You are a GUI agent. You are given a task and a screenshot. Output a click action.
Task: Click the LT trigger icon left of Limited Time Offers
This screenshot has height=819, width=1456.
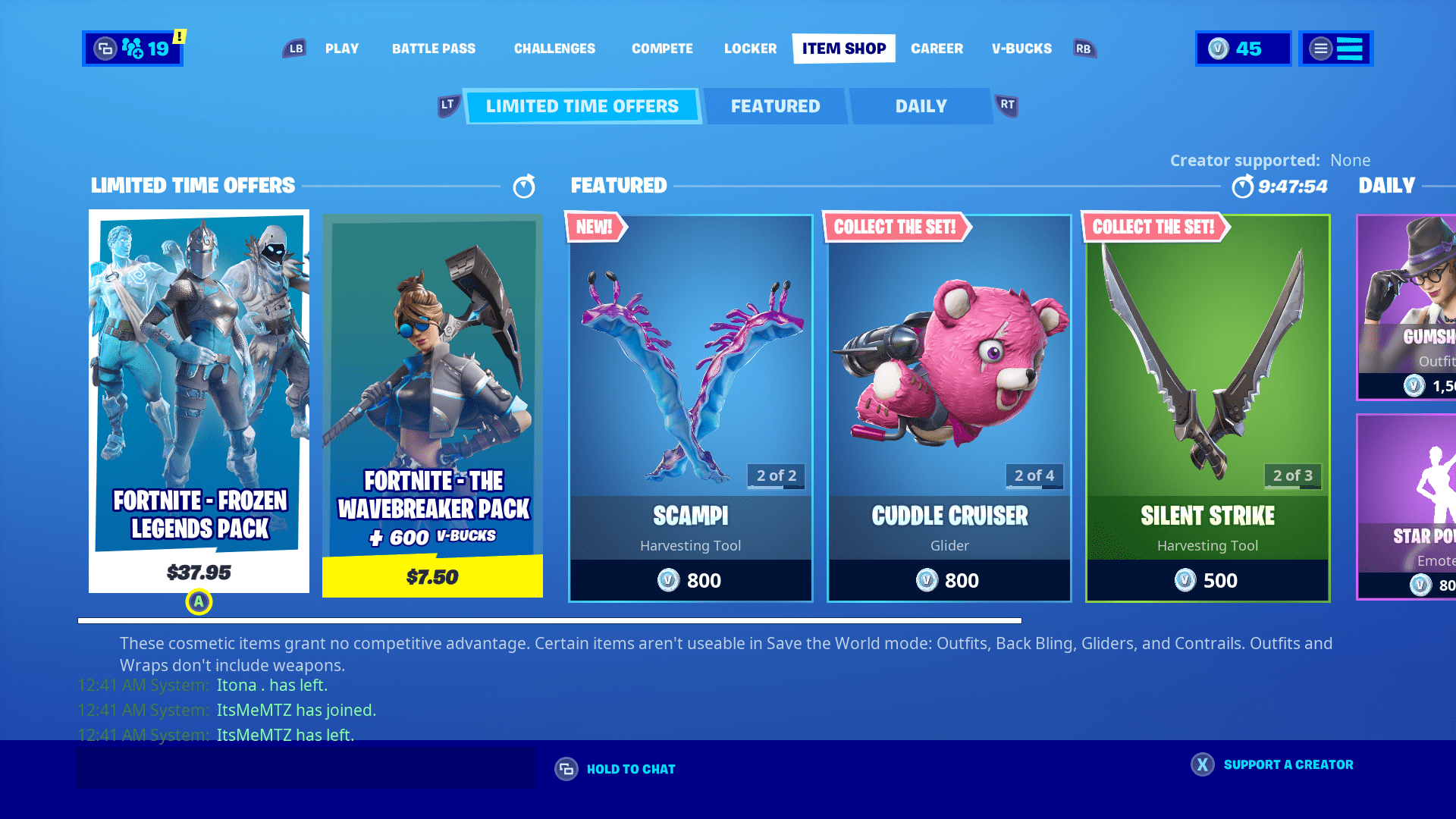447,106
